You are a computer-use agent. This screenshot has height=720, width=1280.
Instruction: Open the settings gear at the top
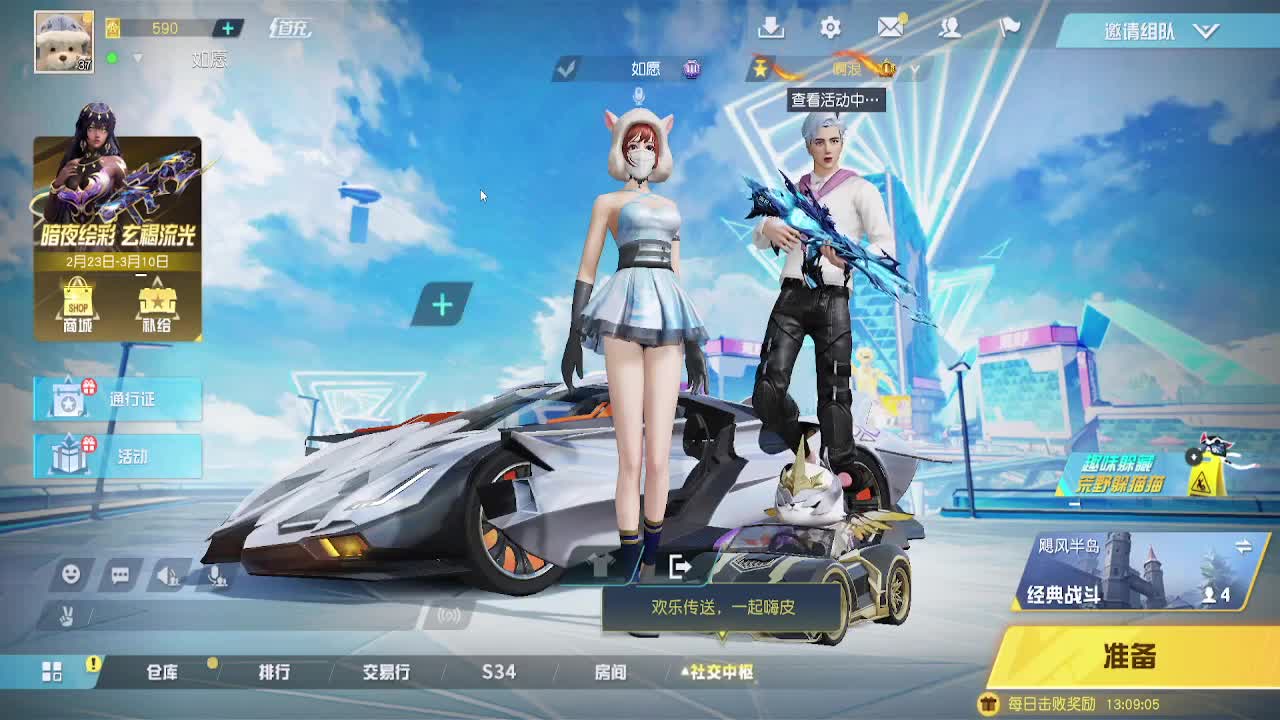(828, 29)
